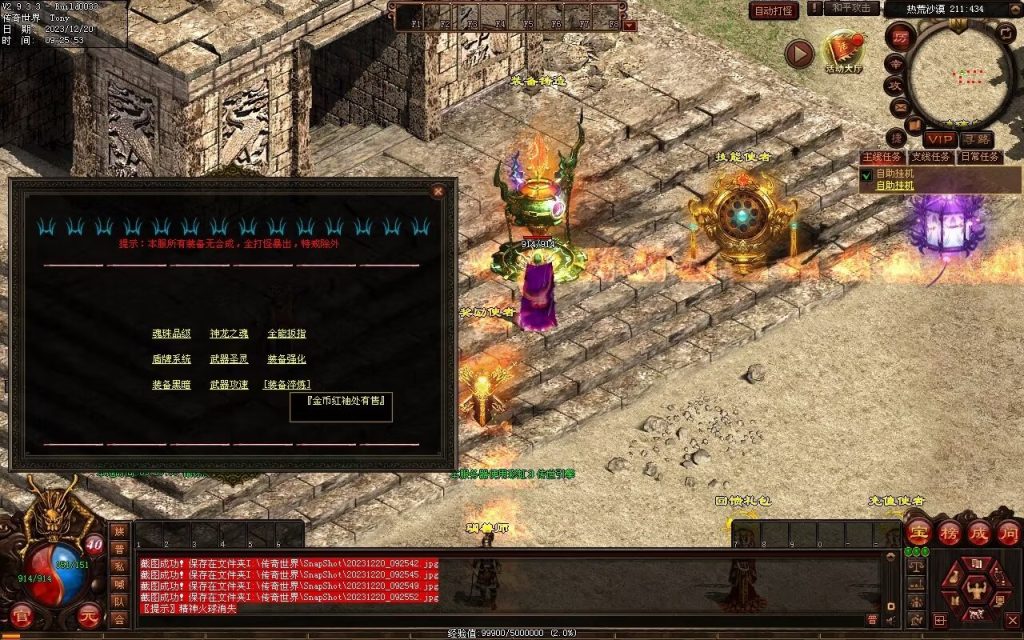Open the VIP panel

tap(940, 139)
